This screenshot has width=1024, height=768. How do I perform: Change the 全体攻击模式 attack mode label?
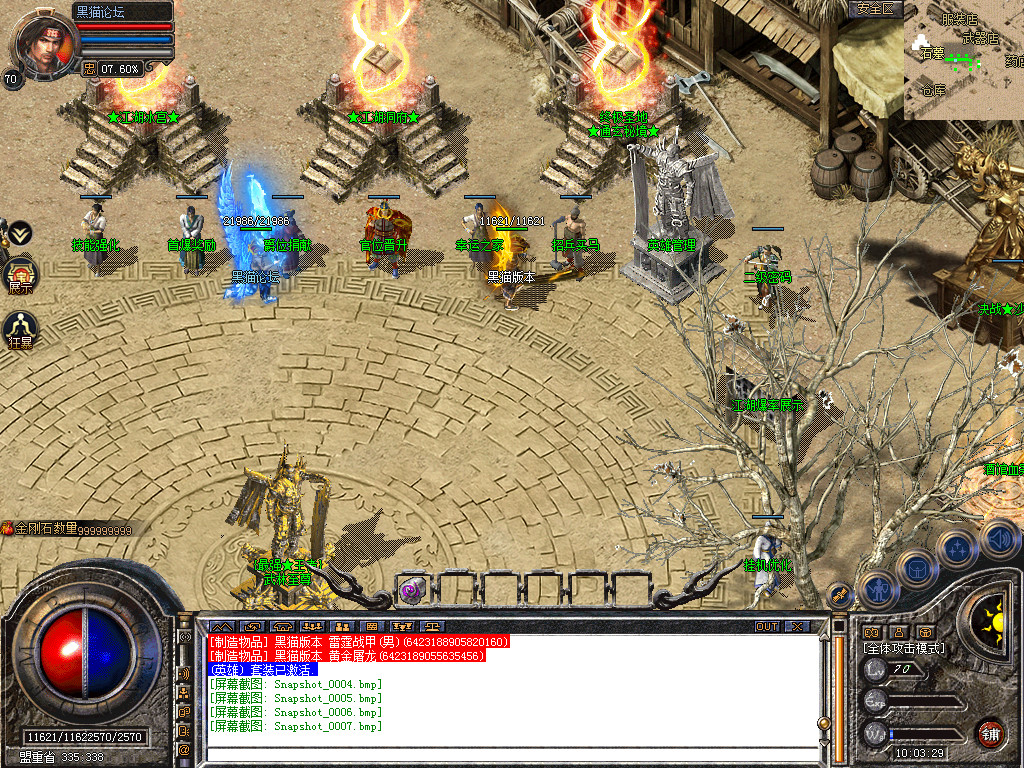[904, 648]
